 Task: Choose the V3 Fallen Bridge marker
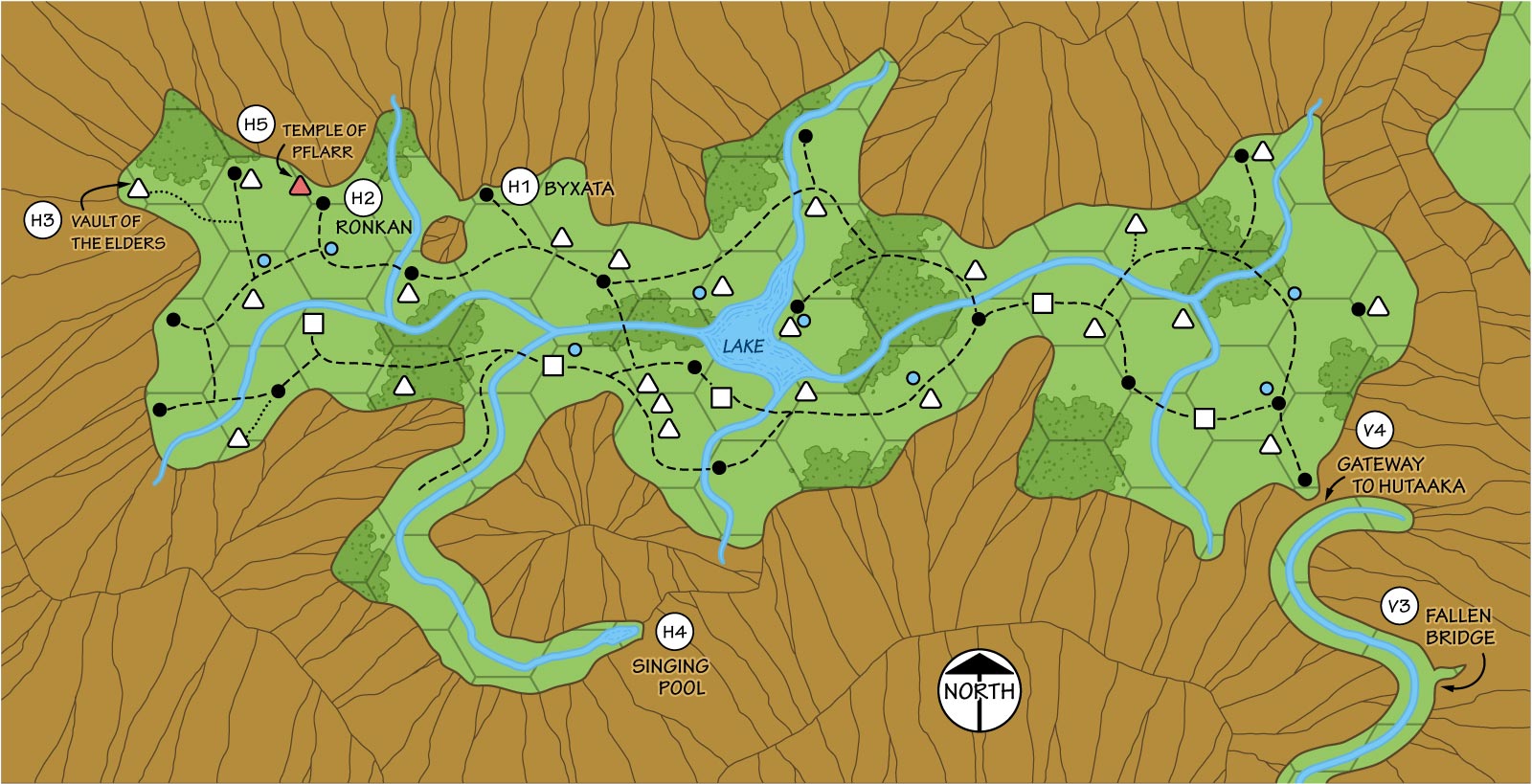pyautogui.click(x=1399, y=606)
